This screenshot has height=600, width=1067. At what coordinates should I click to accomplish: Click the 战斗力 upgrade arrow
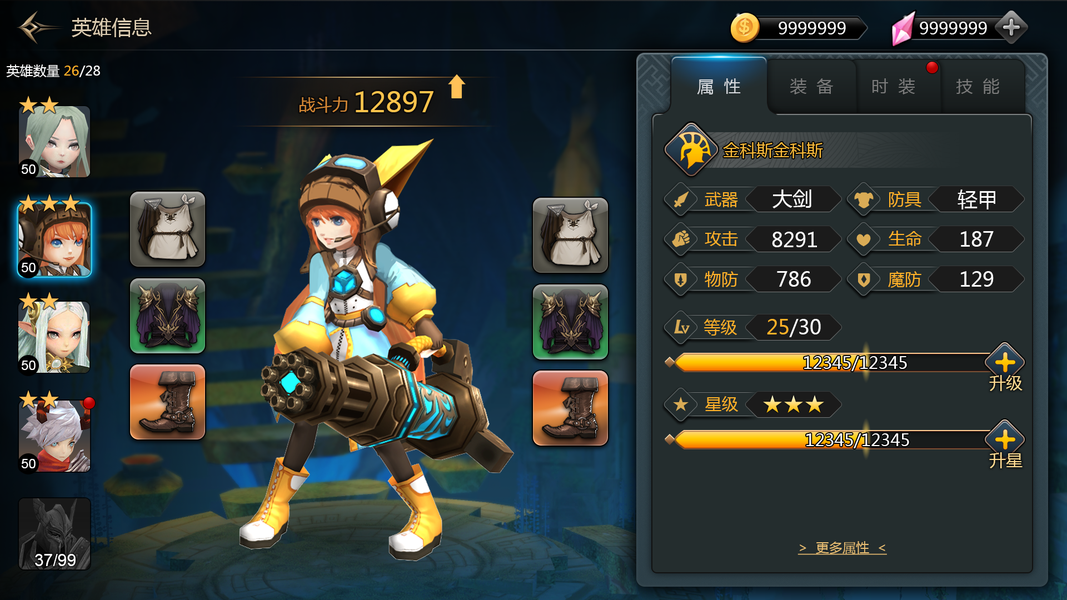tap(457, 87)
